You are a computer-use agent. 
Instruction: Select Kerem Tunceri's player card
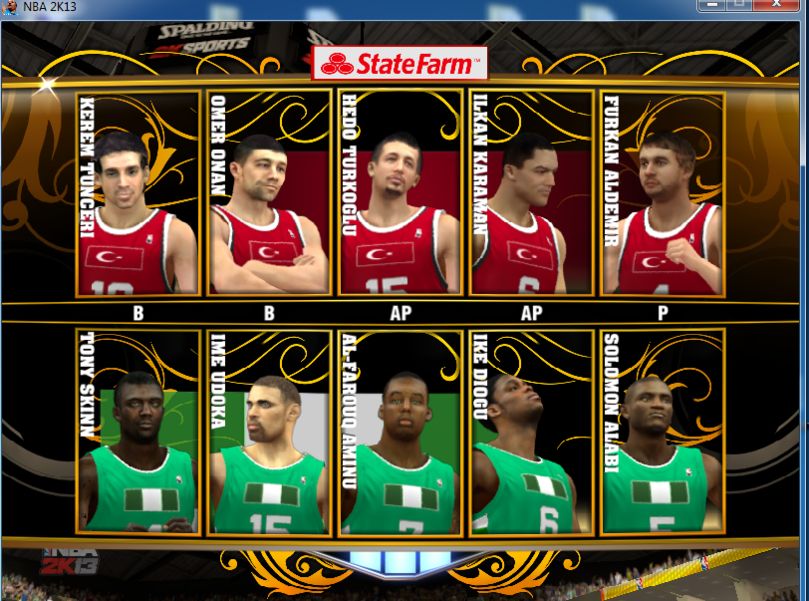(138, 194)
